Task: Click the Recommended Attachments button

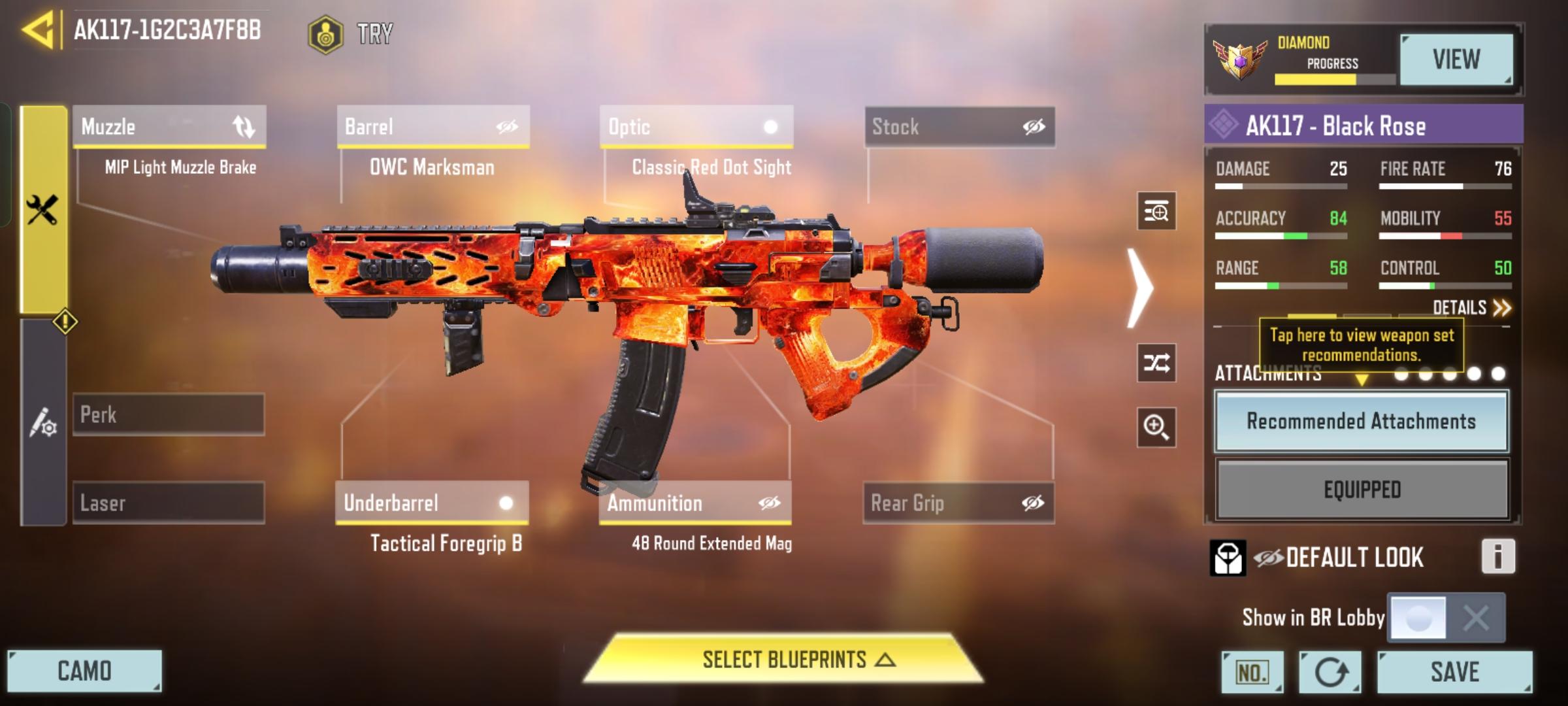Action: pos(1362,422)
